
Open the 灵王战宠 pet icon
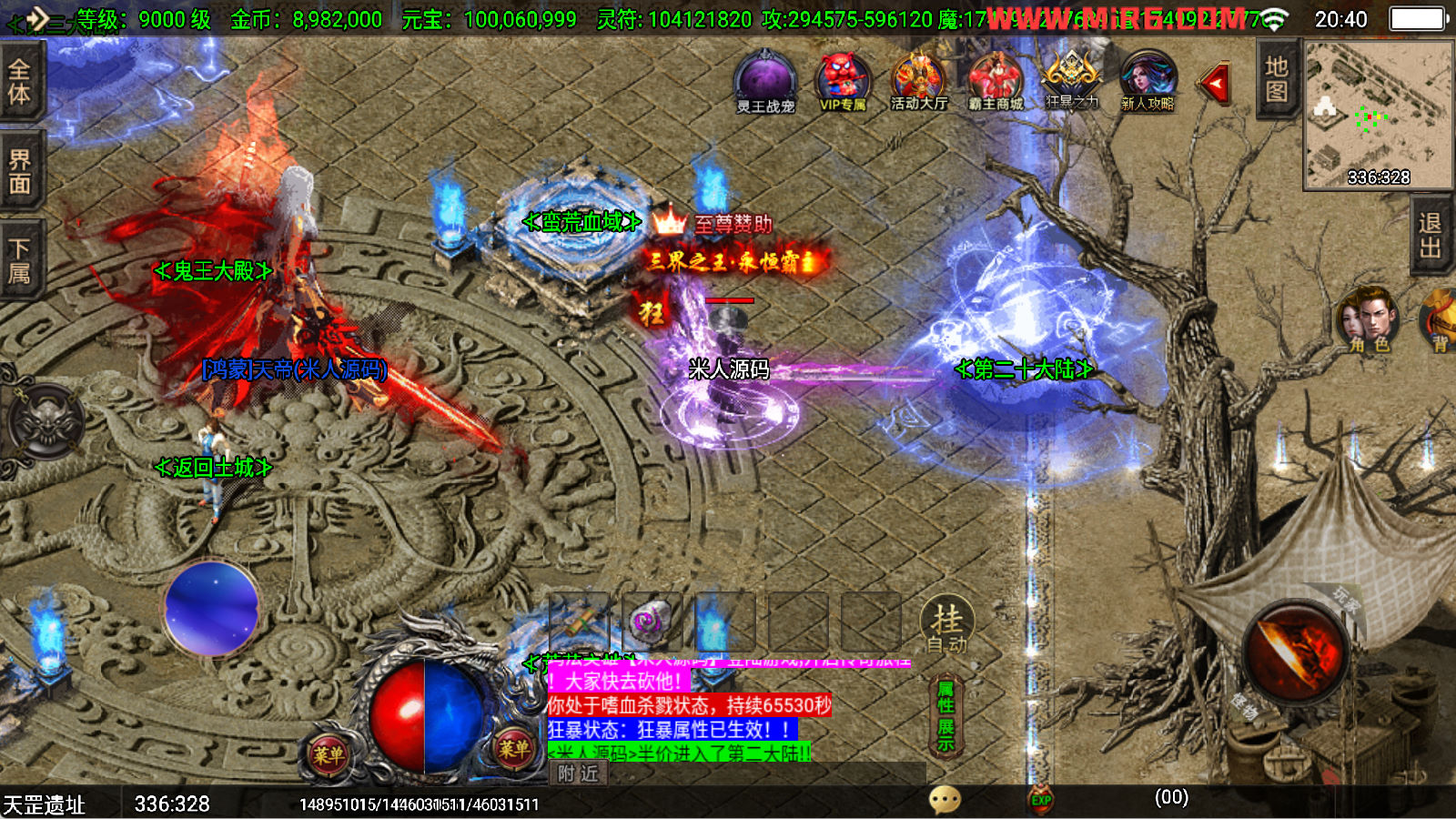point(765,82)
